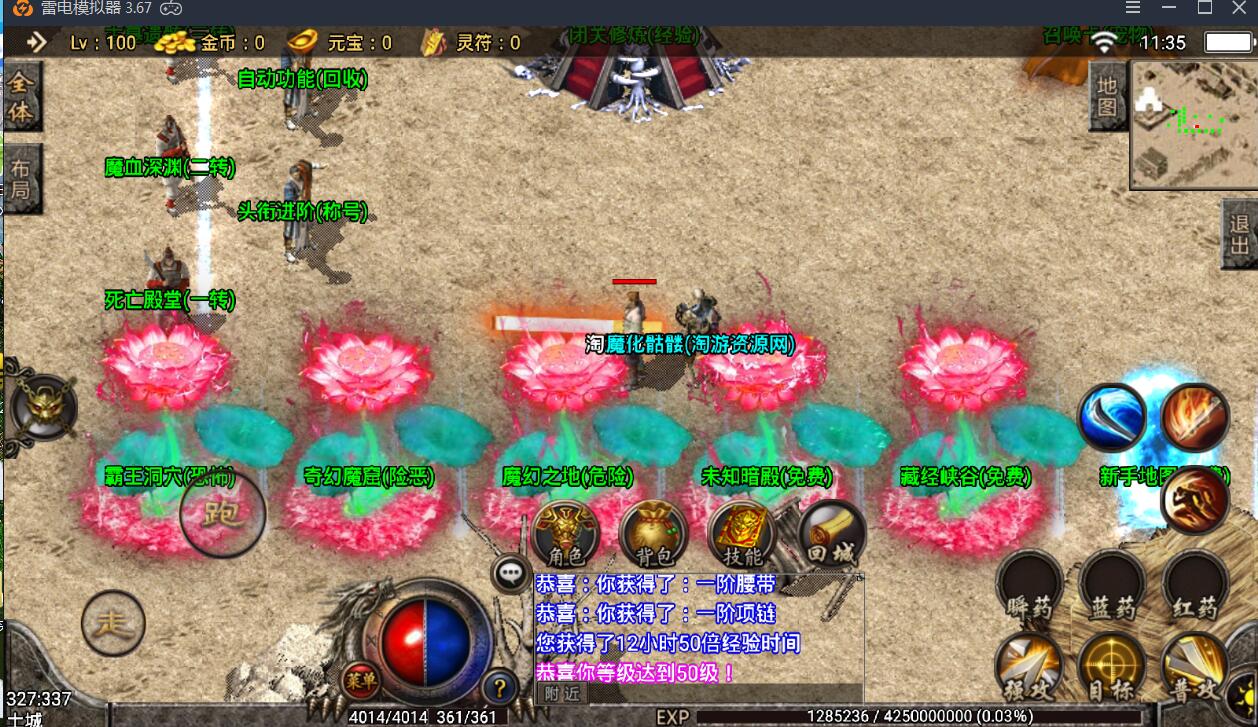
Task: Trigger the 强攻 strong attack
Action: coord(1029,667)
